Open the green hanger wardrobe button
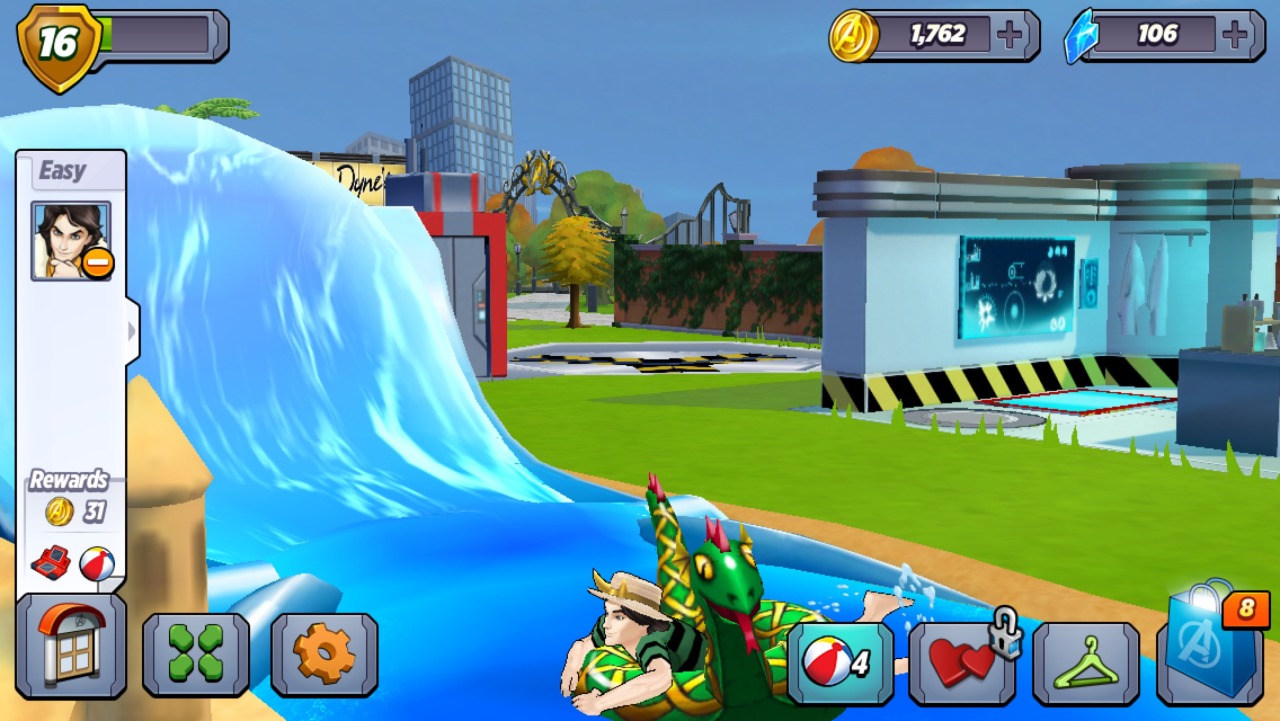Image resolution: width=1280 pixels, height=721 pixels. click(1086, 662)
